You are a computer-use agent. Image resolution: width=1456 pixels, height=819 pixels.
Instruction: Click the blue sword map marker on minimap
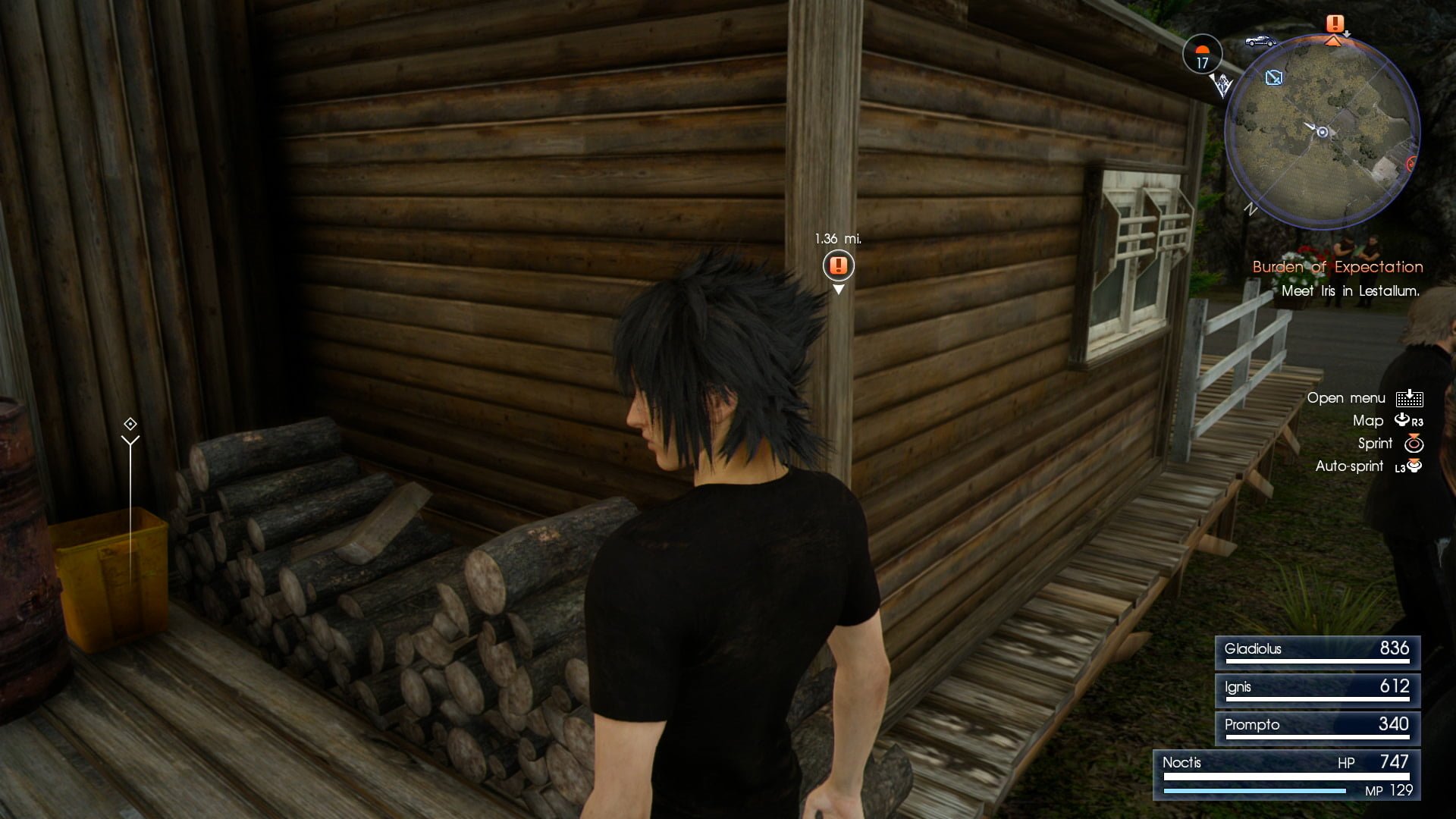pos(1274,77)
